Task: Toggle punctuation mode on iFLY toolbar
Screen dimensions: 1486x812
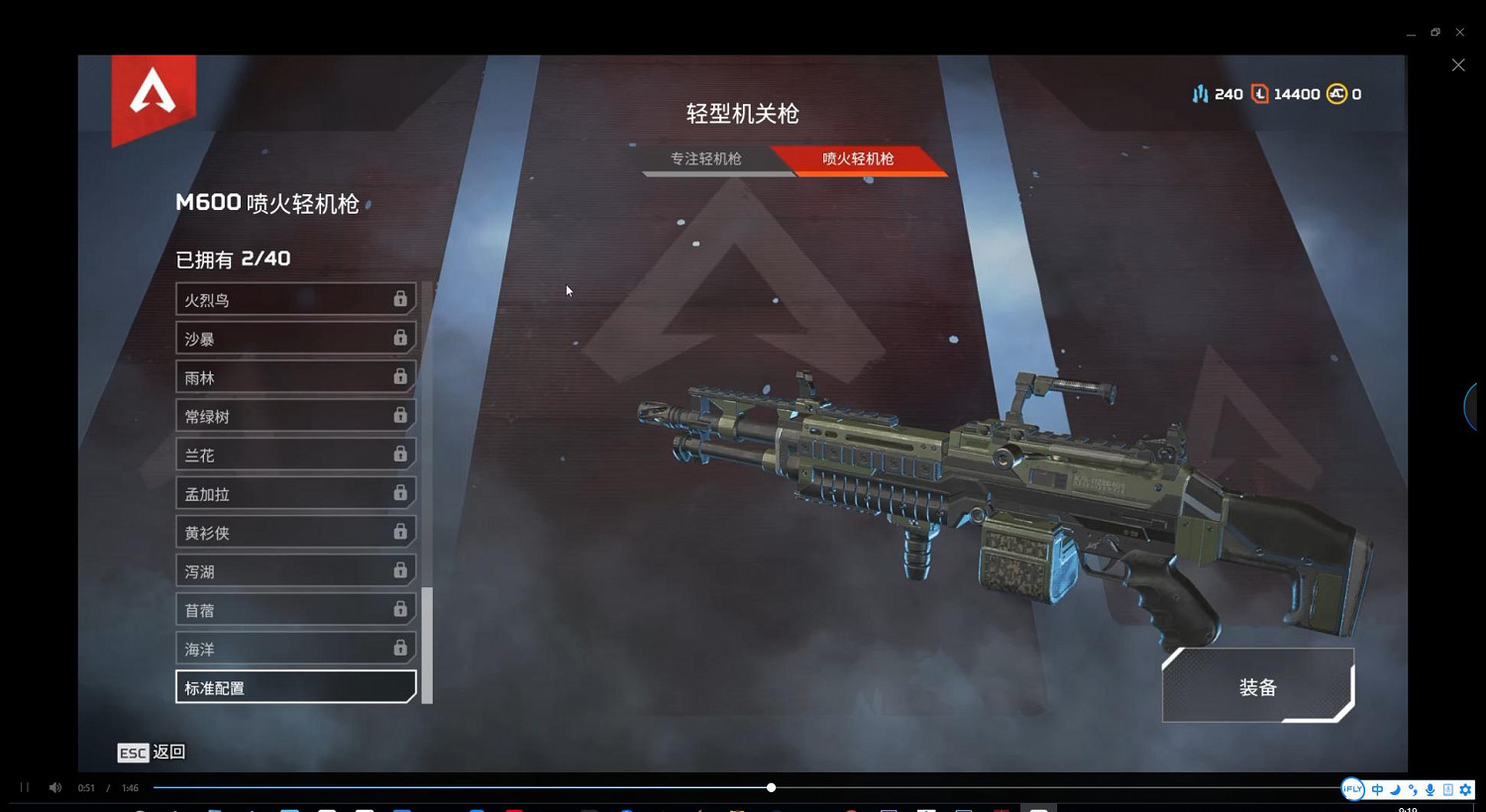Action: tap(1412, 789)
